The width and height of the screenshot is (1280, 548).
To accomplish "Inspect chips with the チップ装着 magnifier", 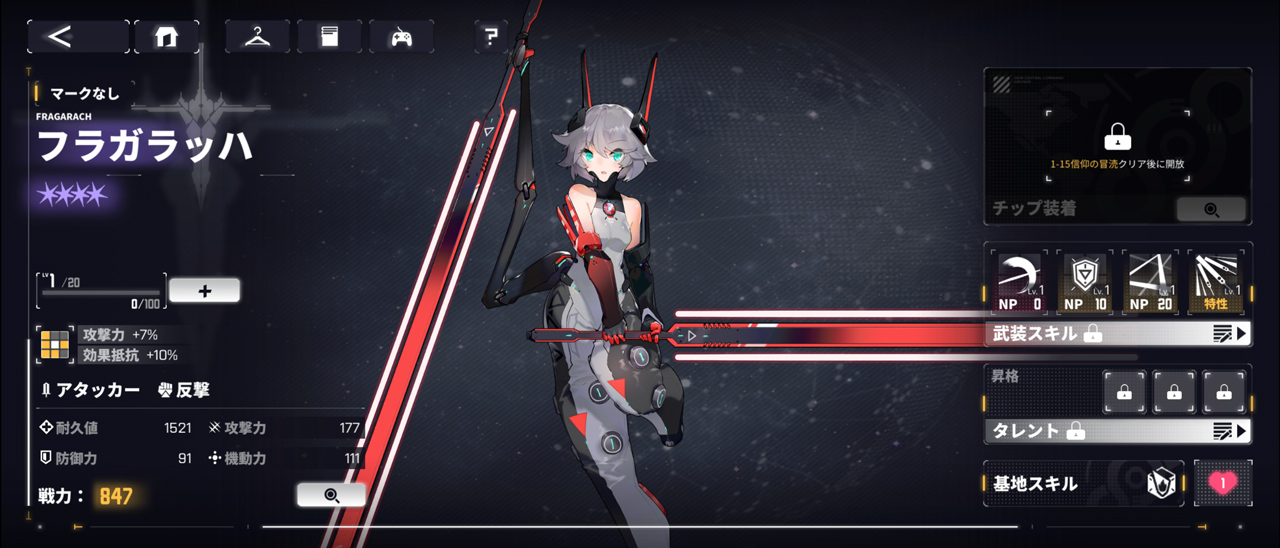I will point(1211,209).
